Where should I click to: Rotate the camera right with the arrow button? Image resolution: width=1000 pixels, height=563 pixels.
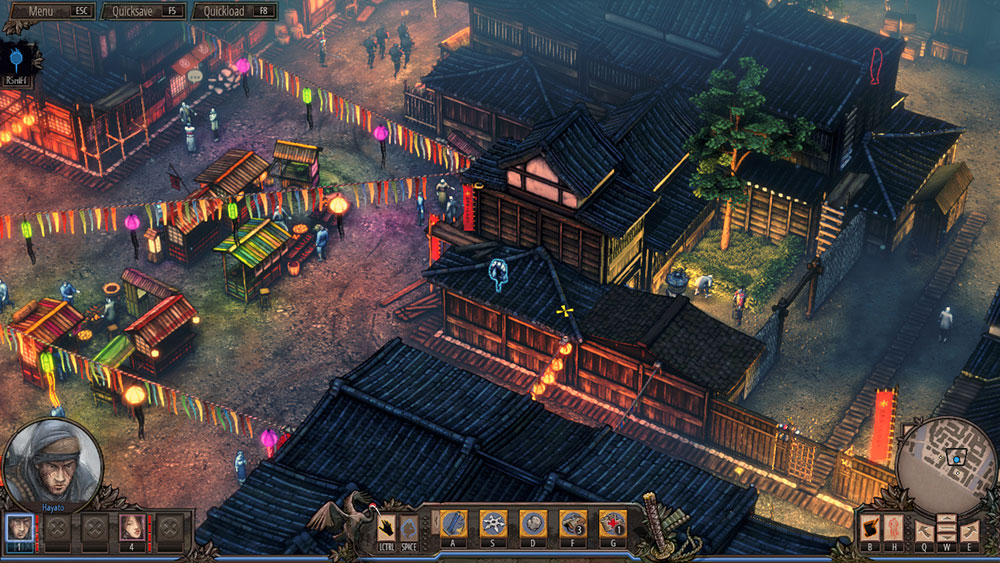tap(969, 529)
